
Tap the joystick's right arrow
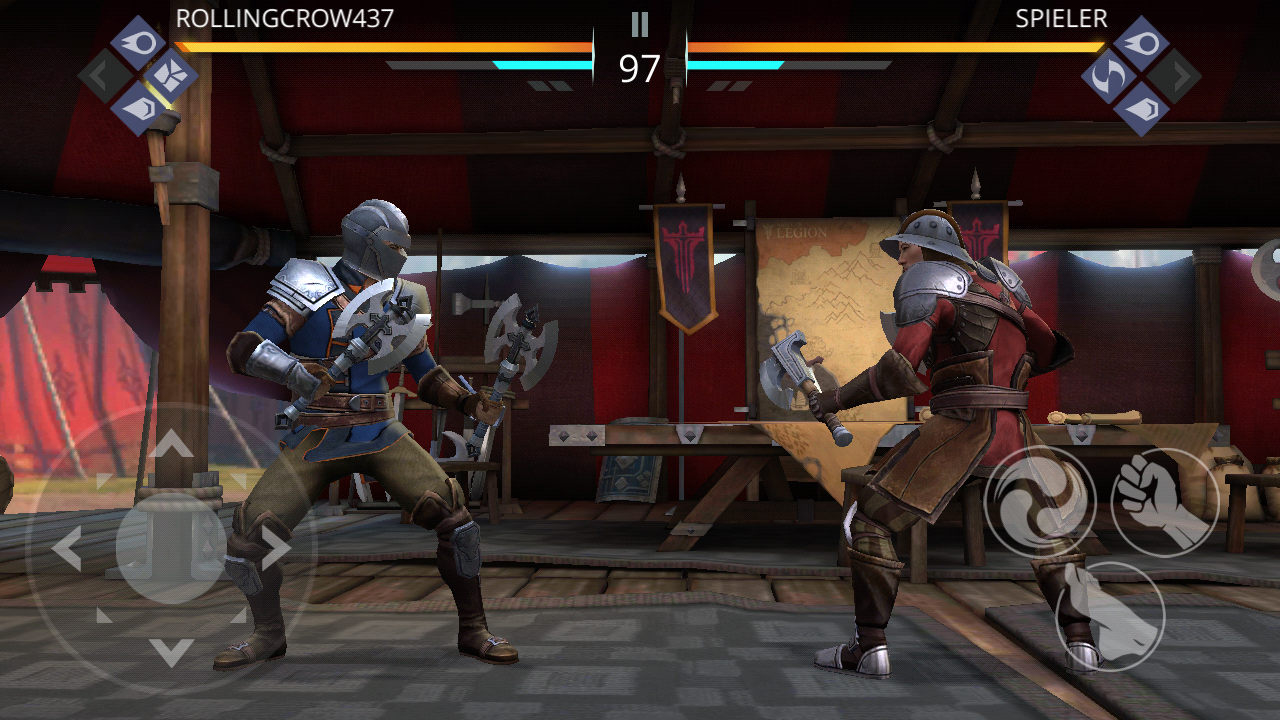[x=276, y=548]
